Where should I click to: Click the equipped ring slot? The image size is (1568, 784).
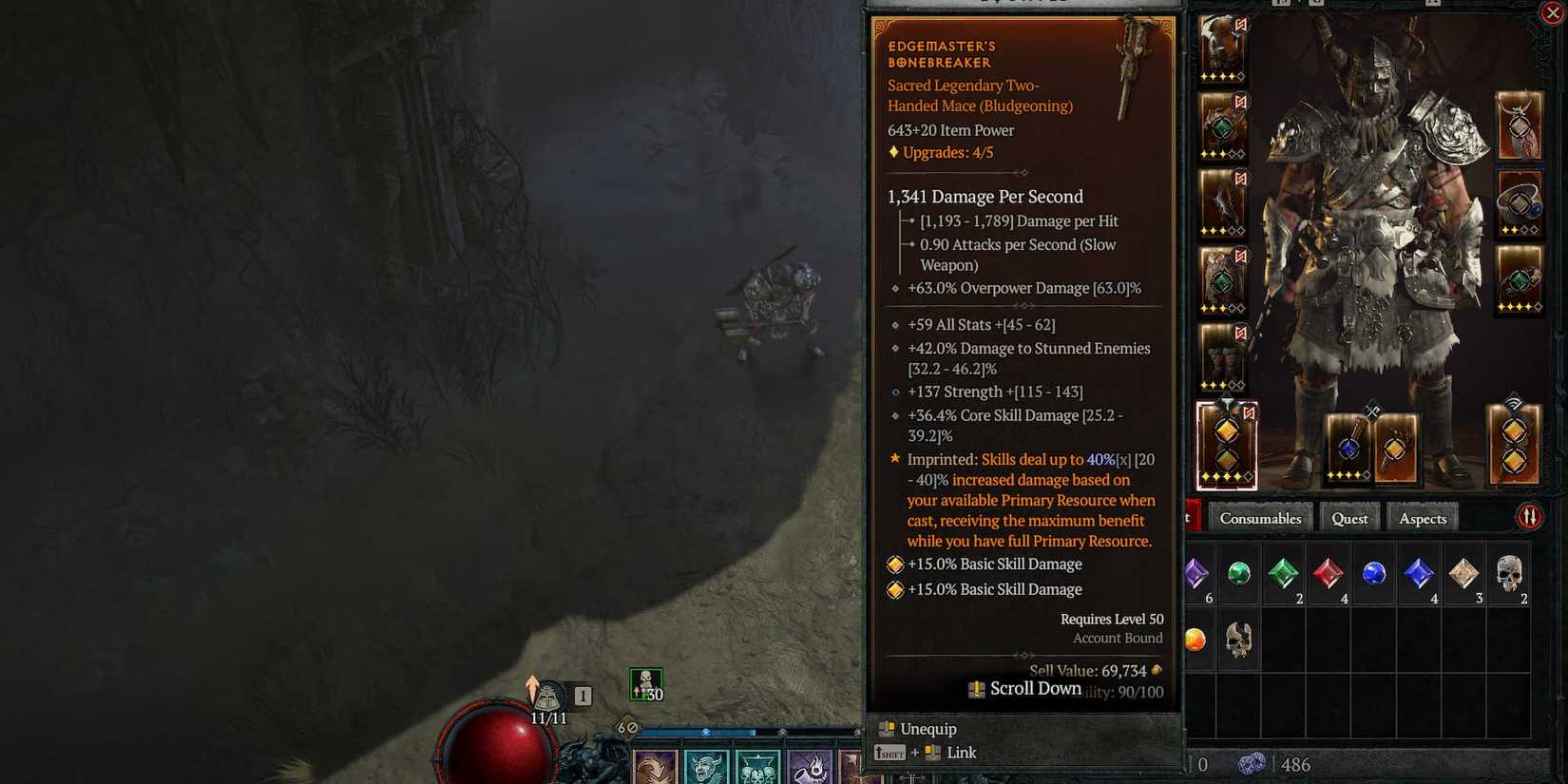(1518, 202)
